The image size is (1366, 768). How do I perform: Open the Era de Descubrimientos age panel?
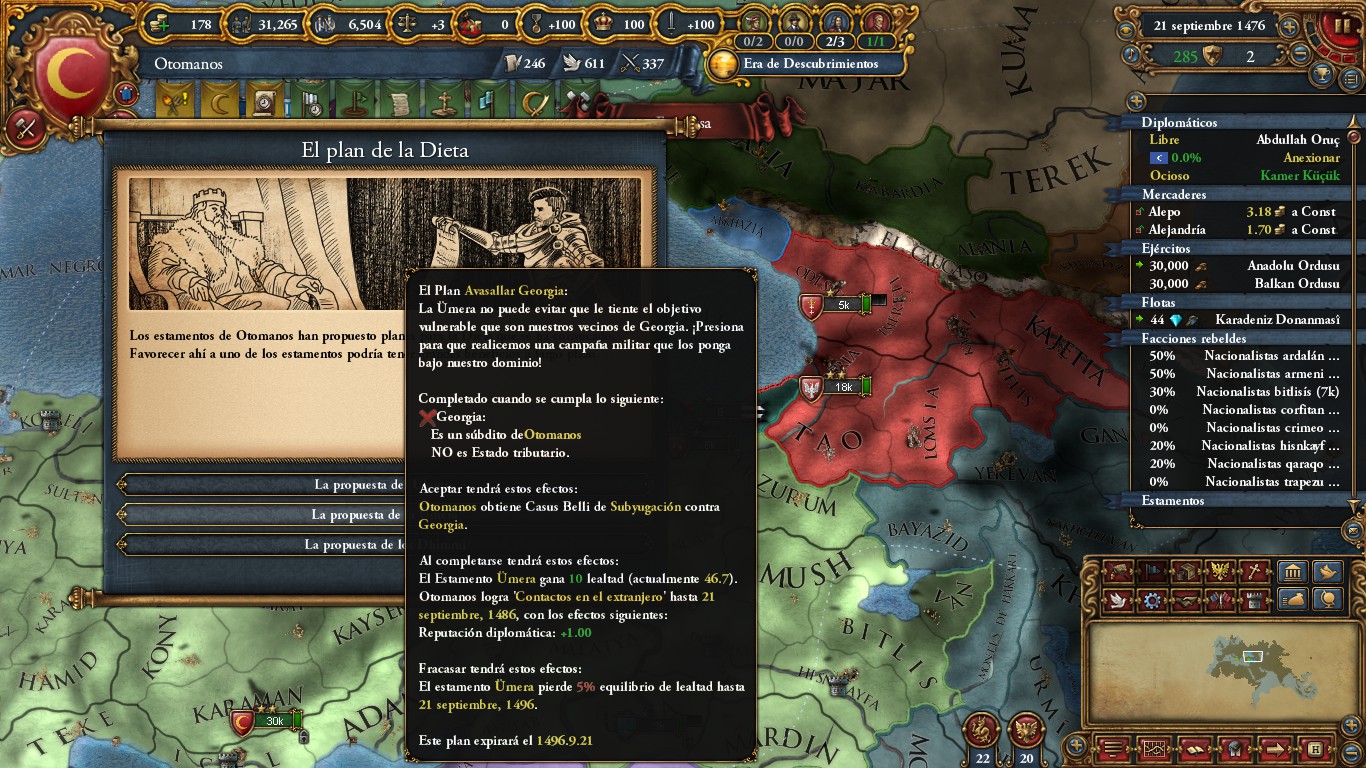point(796,64)
